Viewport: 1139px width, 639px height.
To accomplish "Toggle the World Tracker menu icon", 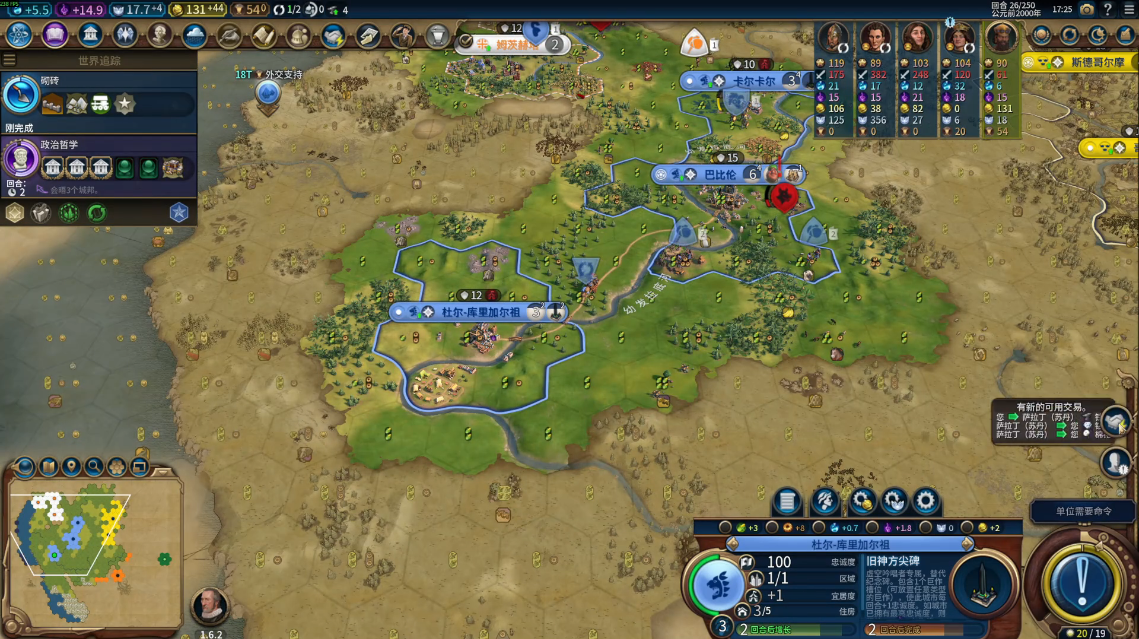I will click(x=10, y=61).
